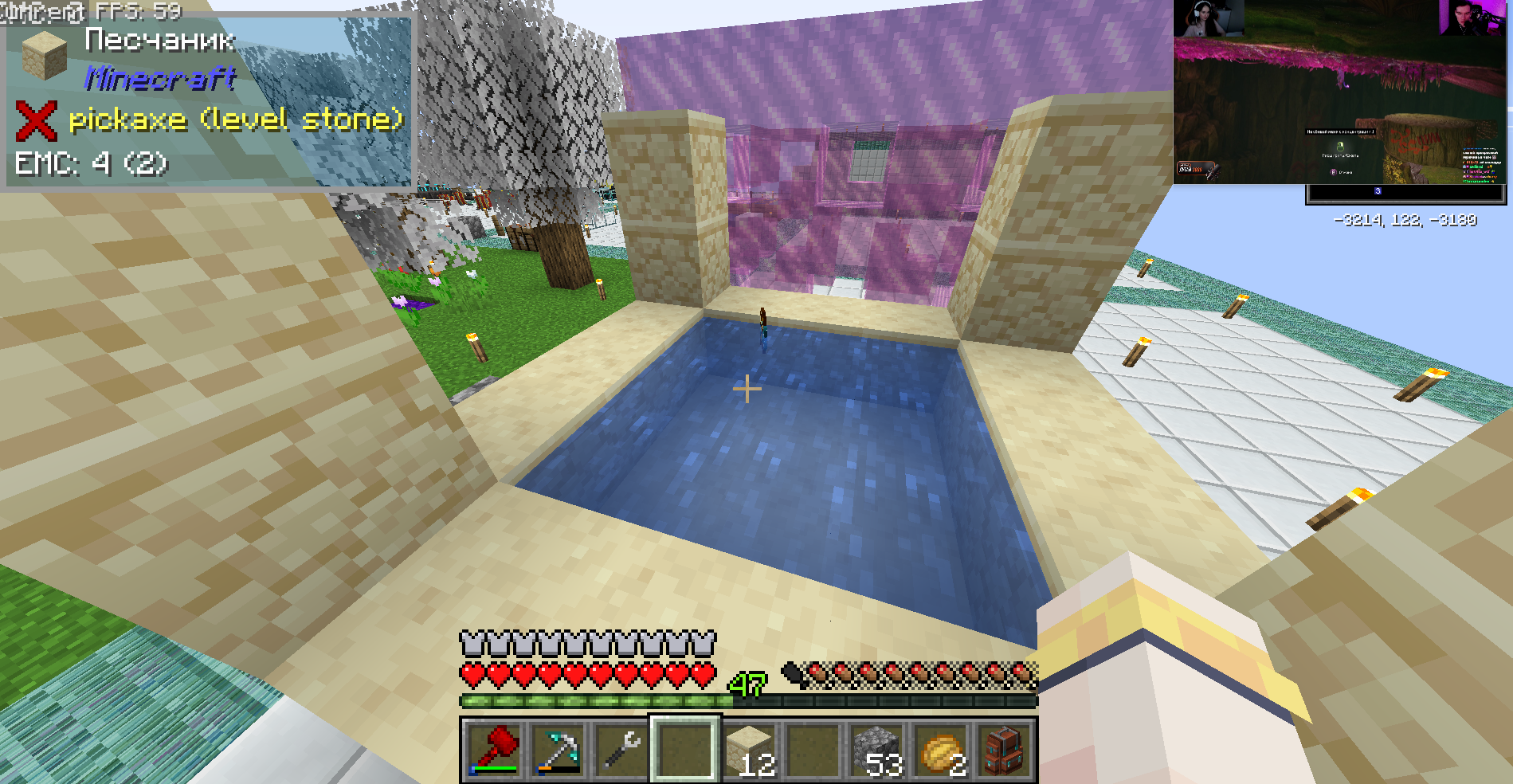Click the sandstone block info tooltip panel

click(x=209, y=101)
